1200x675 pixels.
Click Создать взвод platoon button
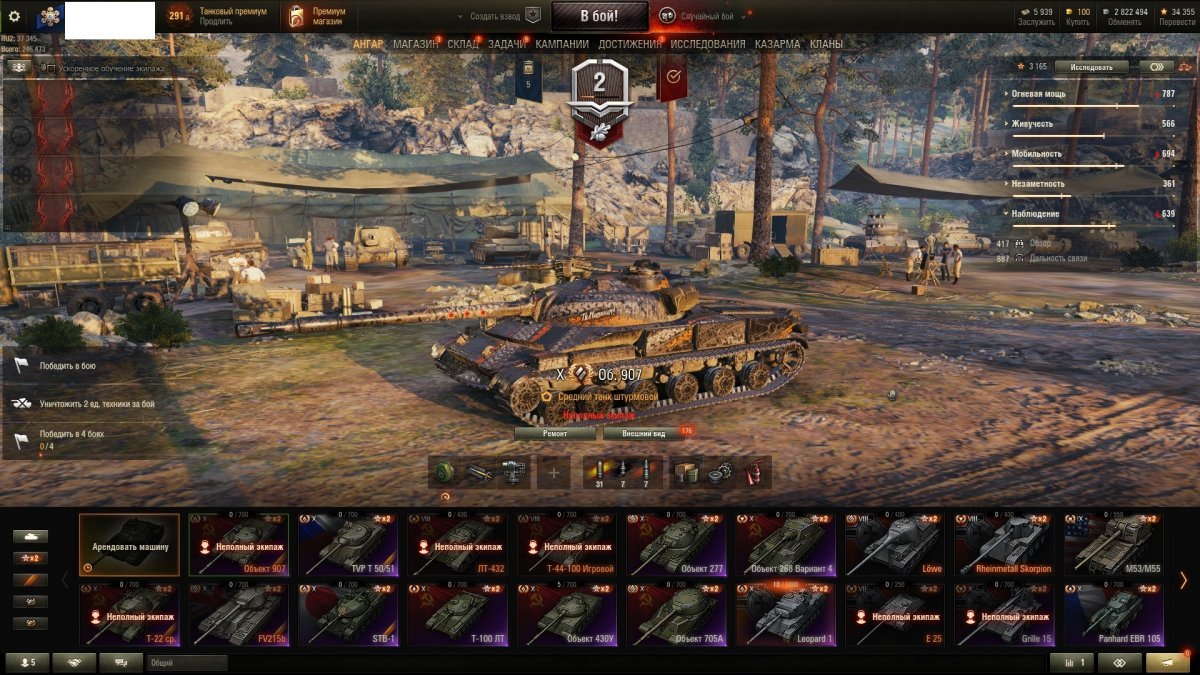tap(500, 16)
